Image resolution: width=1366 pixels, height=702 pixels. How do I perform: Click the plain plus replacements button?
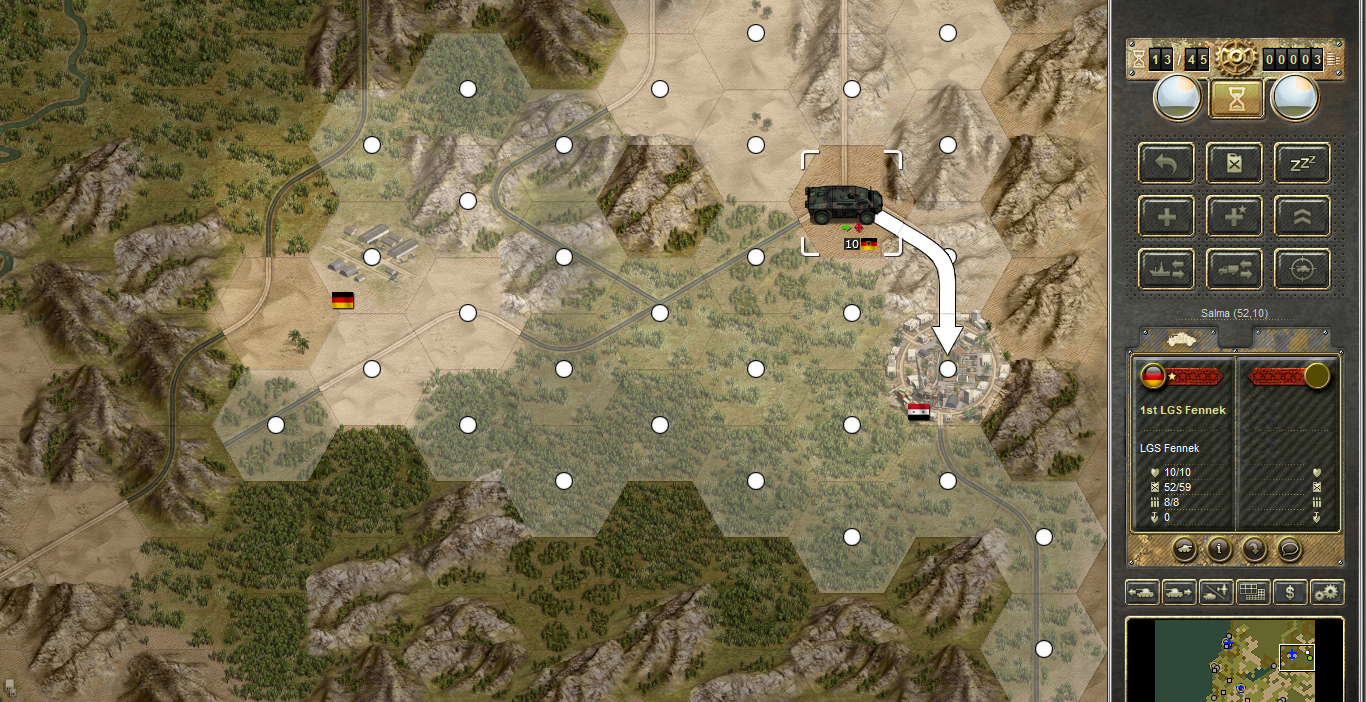1166,215
